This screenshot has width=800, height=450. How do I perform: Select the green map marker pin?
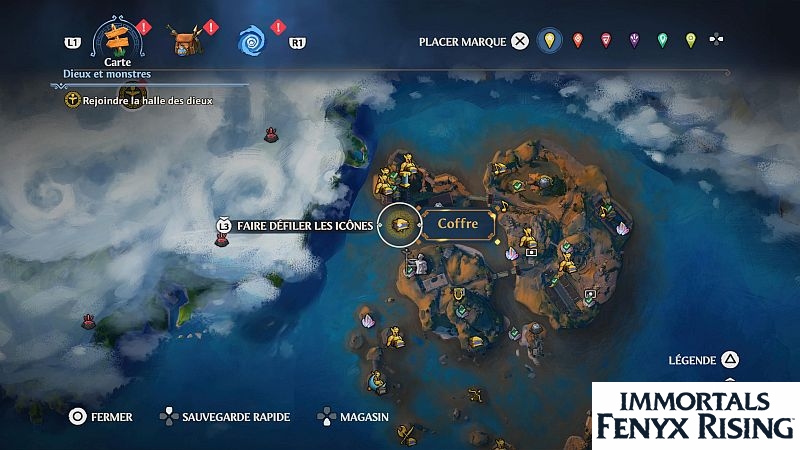662,41
